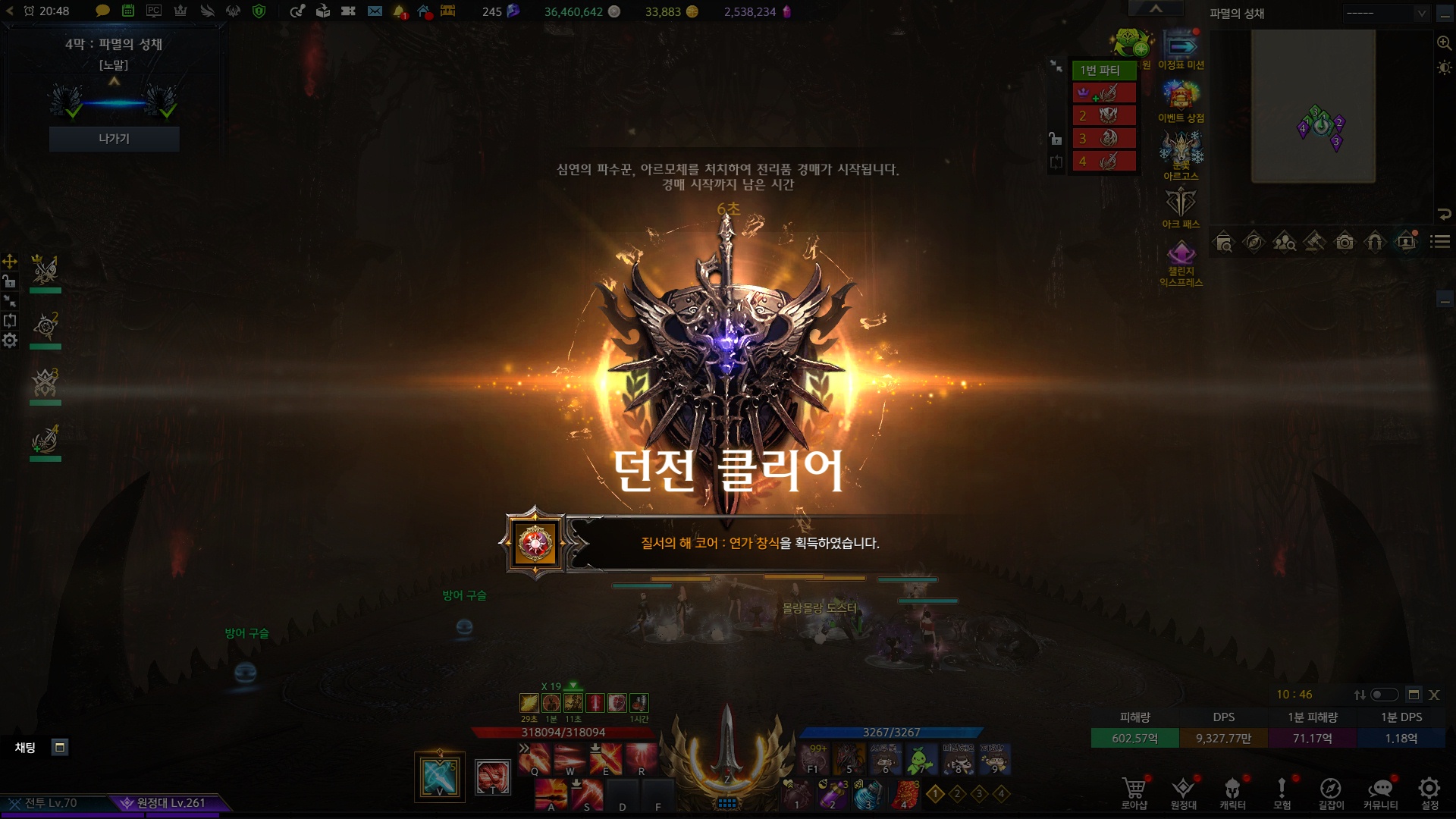This screenshot has width=1456, height=819.
Task: Select the 아르고스 event icon
Action: (x=1181, y=150)
